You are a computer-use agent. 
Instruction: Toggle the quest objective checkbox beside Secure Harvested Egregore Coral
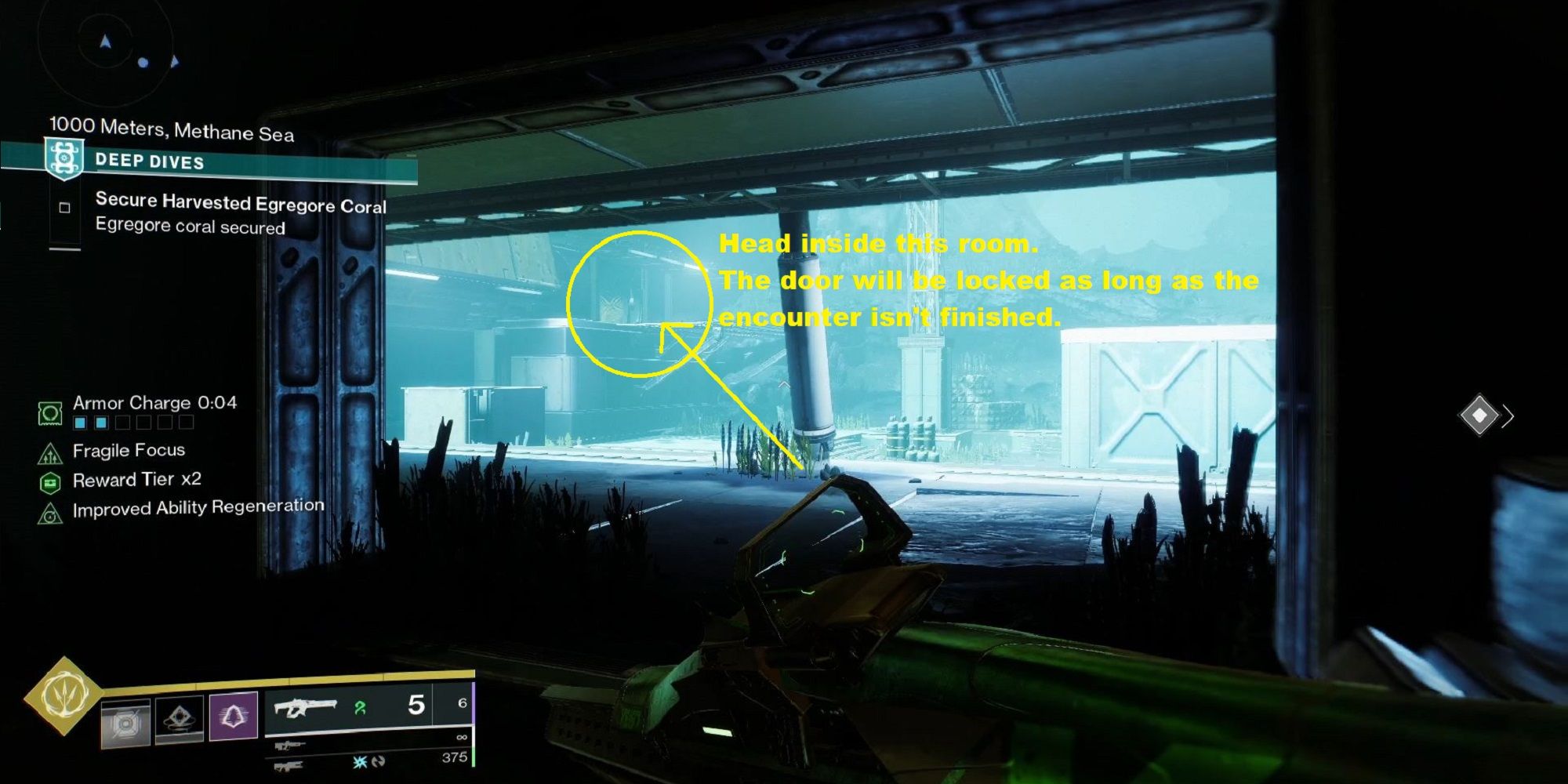pyautogui.click(x=65, y=208)
